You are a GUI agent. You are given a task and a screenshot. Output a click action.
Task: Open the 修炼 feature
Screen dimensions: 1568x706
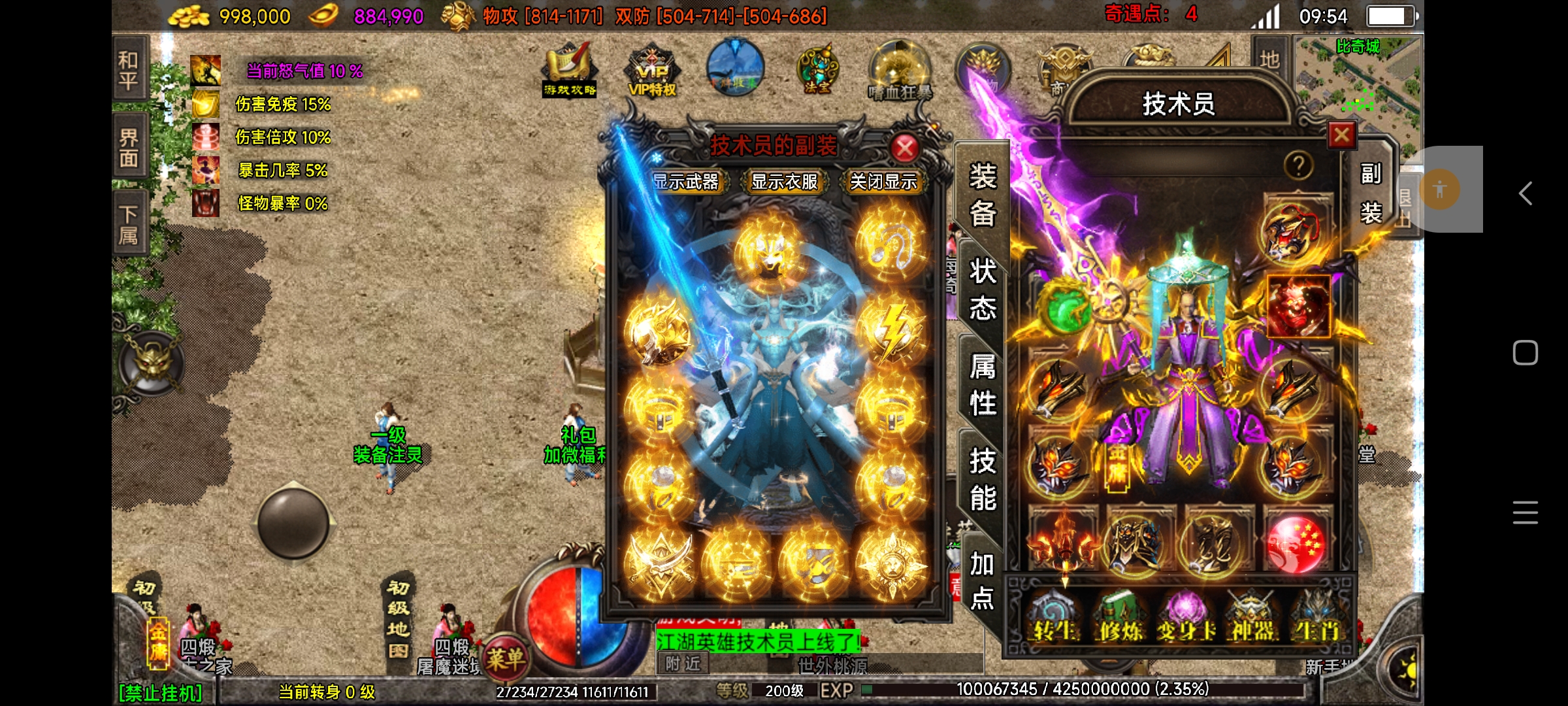click(x=1120, y=619)
